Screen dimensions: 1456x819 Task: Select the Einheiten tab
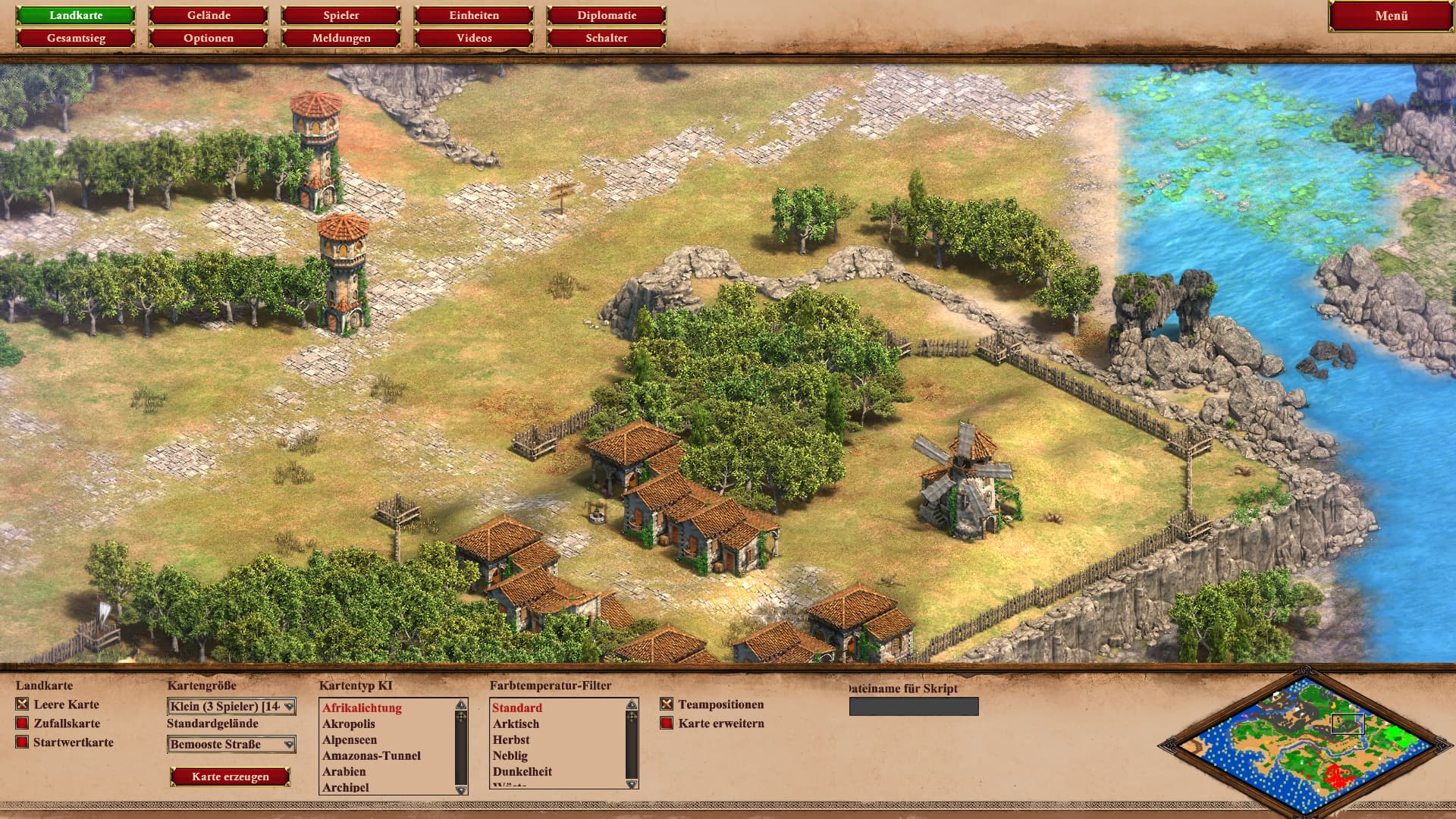(474, 15)
